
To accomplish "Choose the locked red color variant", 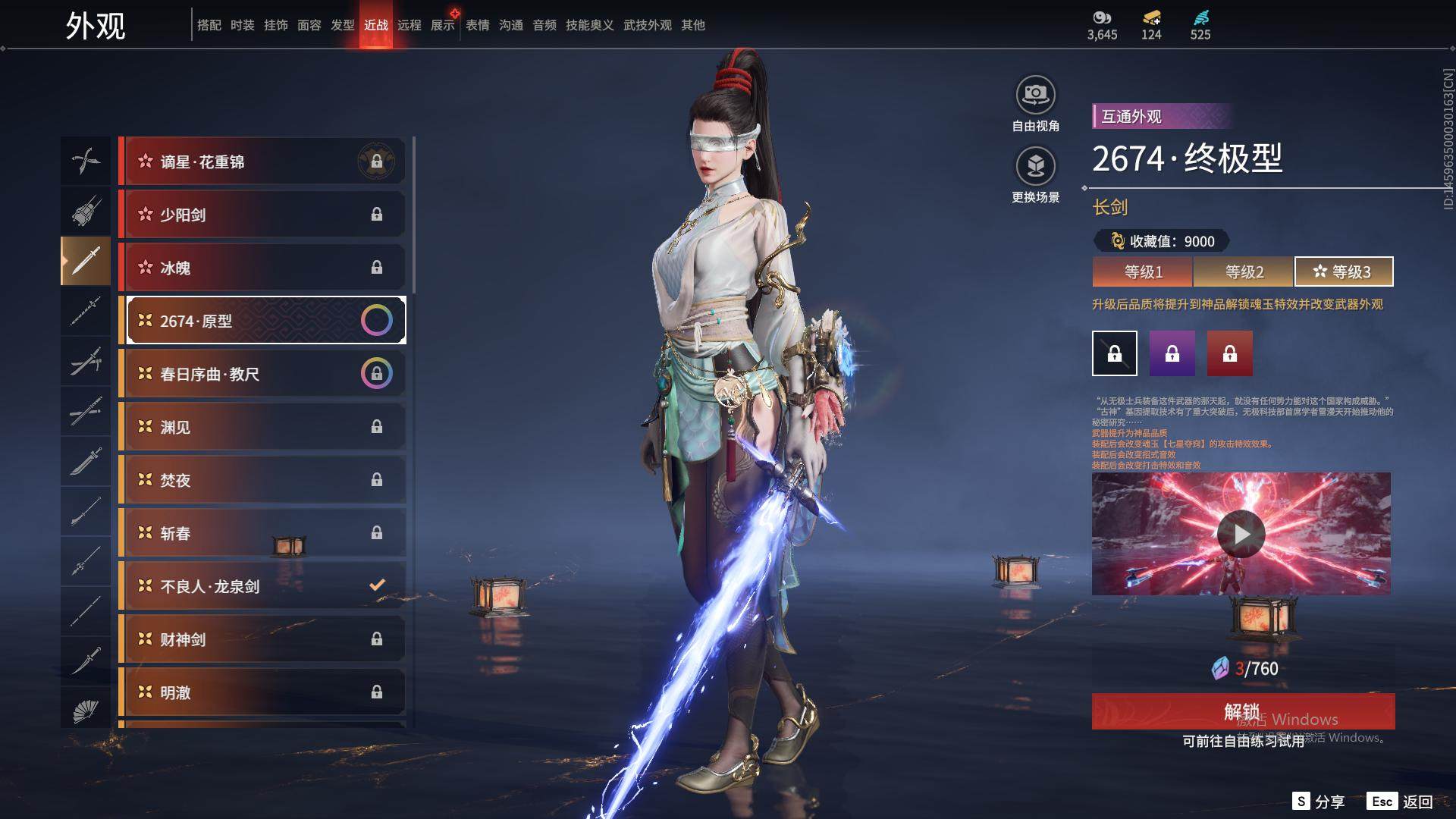I will pos(1230,353).
